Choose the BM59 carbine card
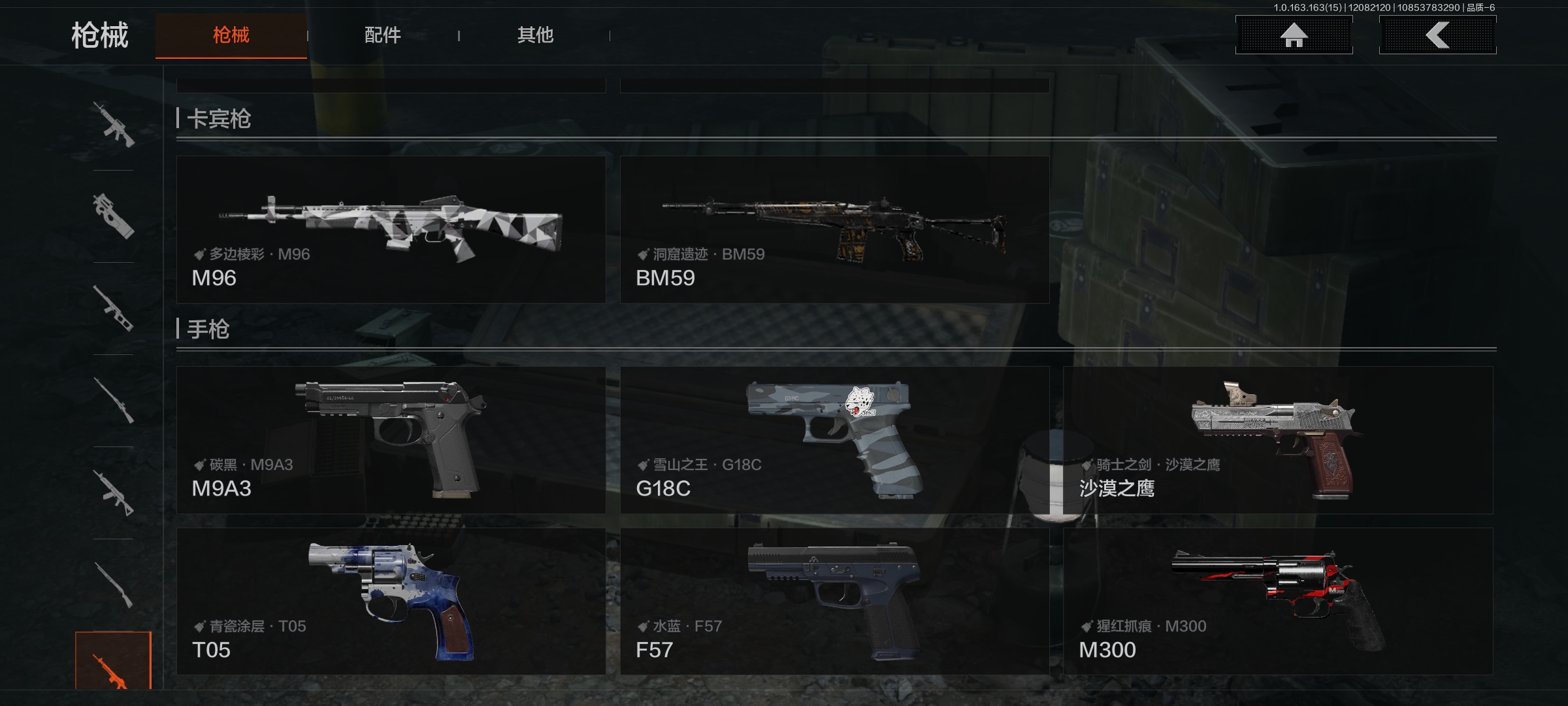This screenshot has width=1568, height=706. click(834, 229)
